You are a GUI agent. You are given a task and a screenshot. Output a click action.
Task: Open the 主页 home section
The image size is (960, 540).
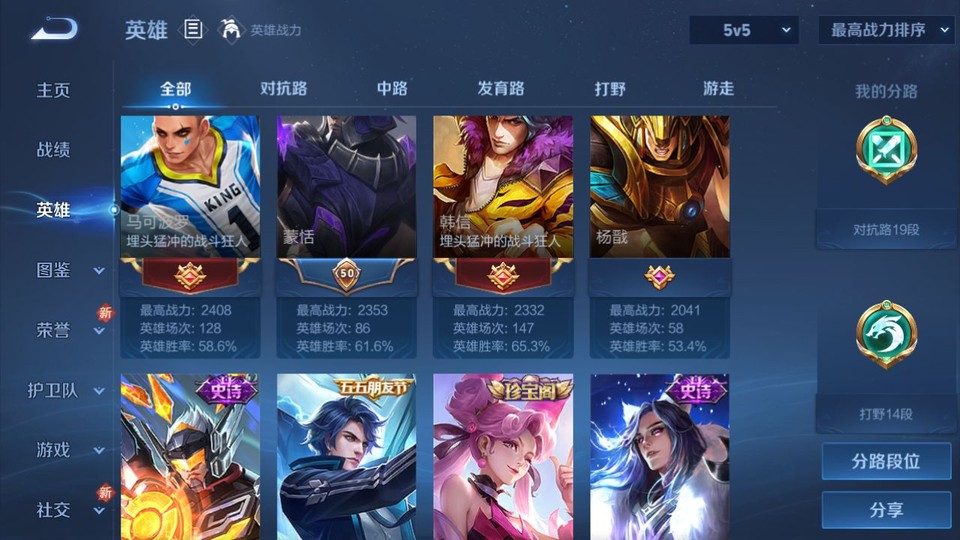(54, 90)
